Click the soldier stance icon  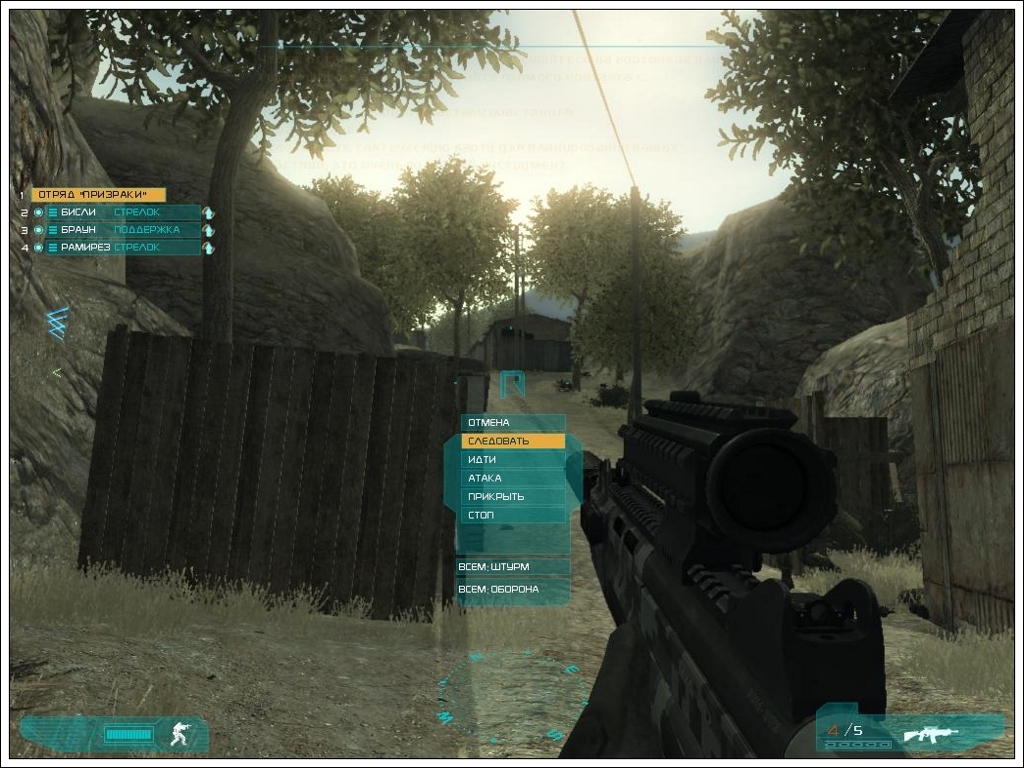180,734
